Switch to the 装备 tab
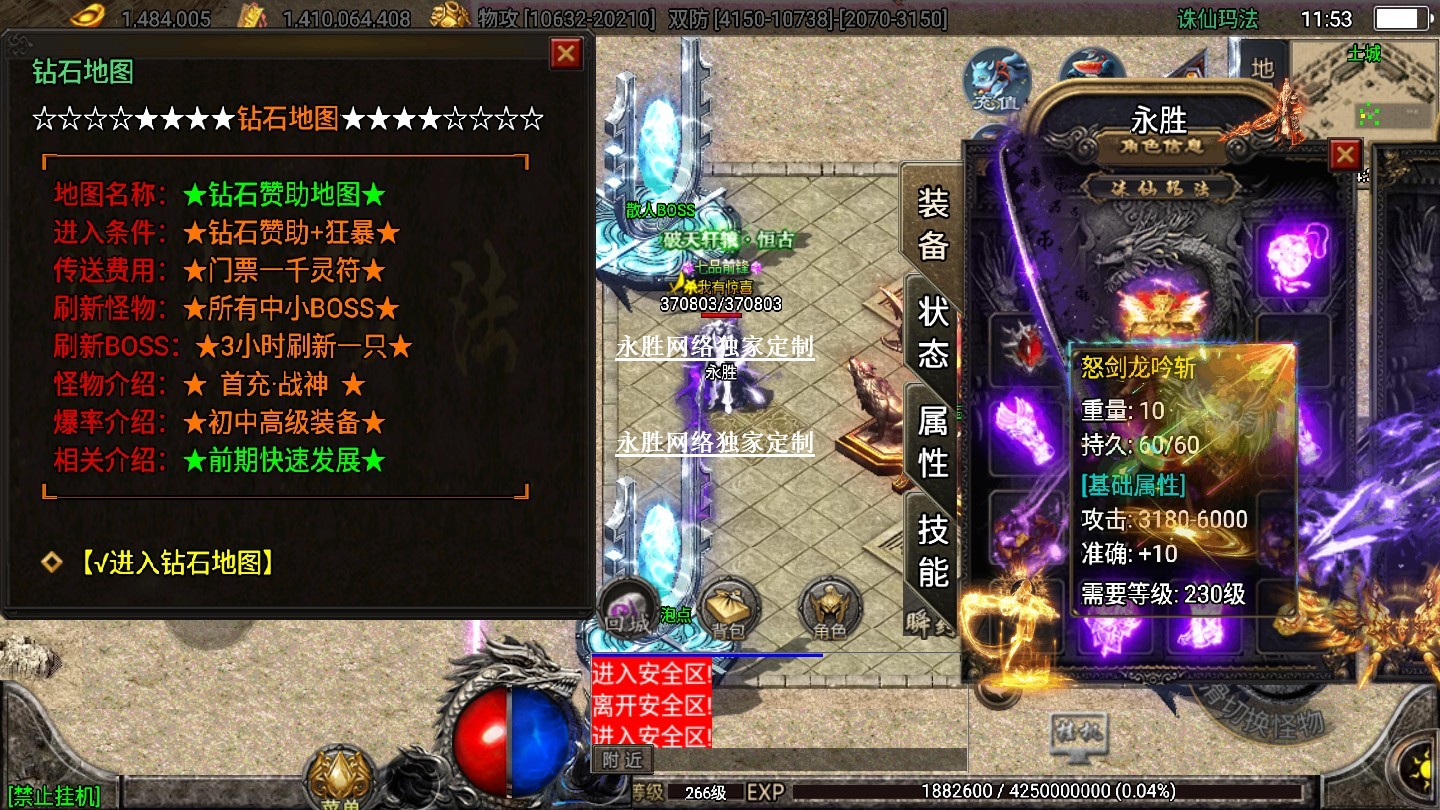1440x810 pixels. 932,224
